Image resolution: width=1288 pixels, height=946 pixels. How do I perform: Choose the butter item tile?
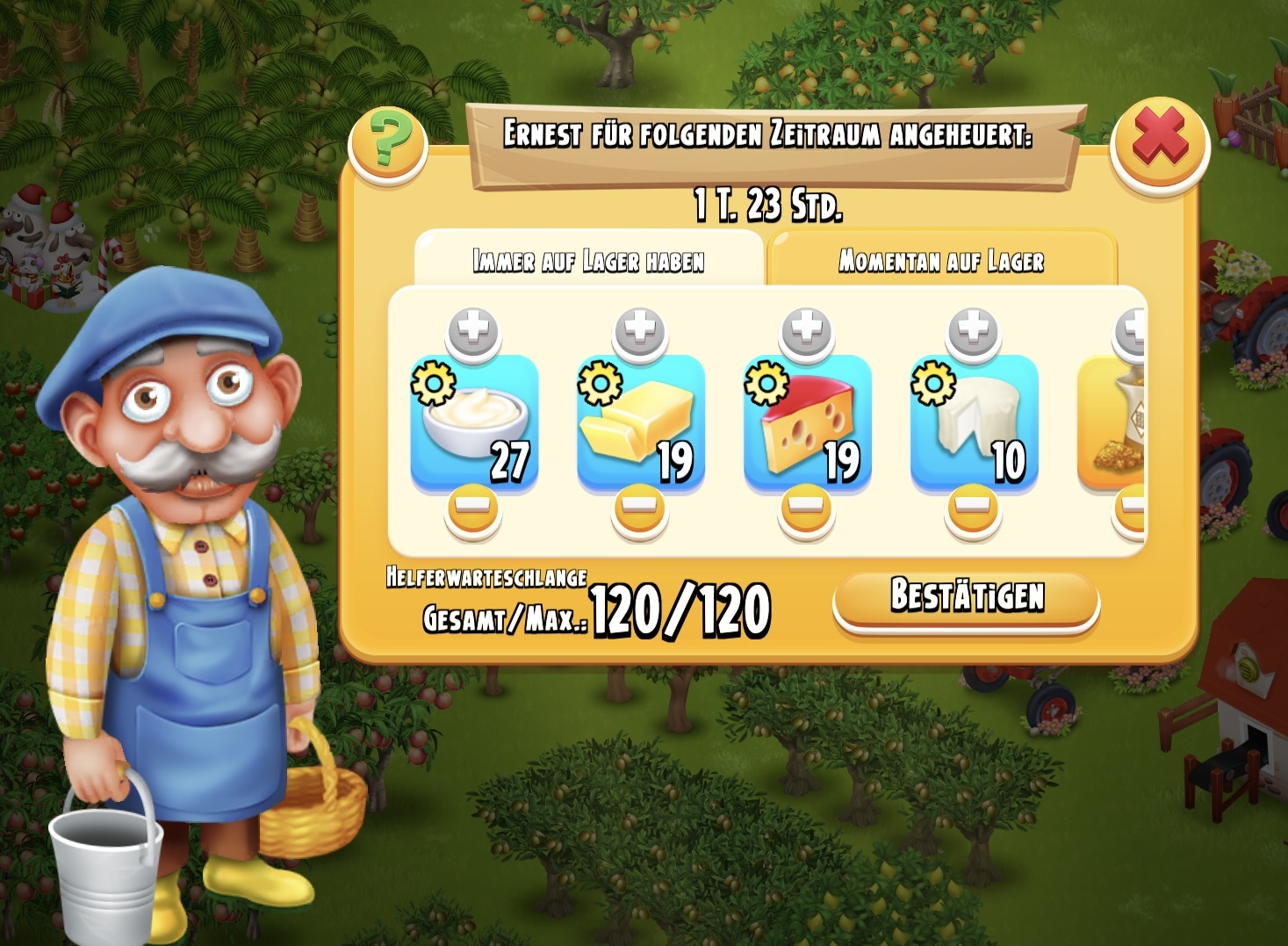pyautogui.click(x=641, y=422)
